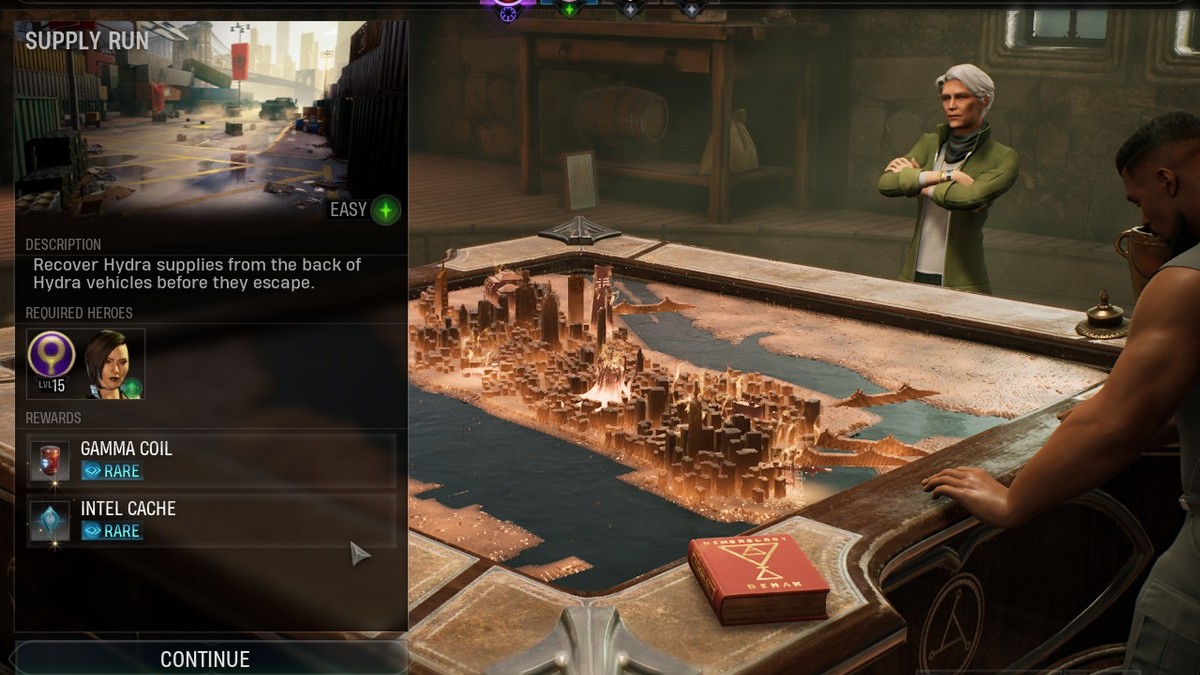Select the Gamma Coil reward row
1200x675 pixels.
click(211, 460)
